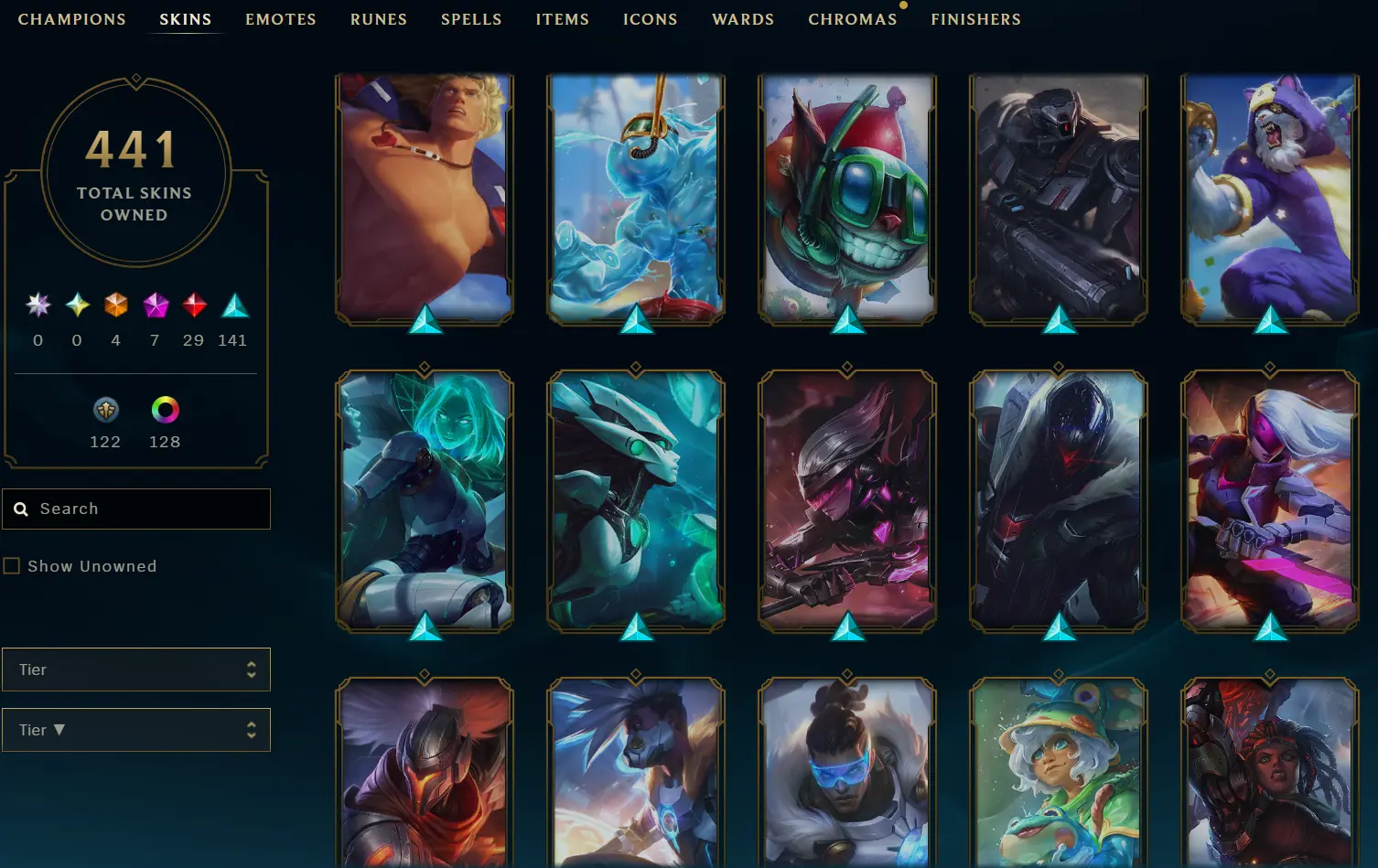Image resolution: width=1378 pixels, height=868 pixels.
Task: Open the Icons collection tab
Action: (650, 19)
